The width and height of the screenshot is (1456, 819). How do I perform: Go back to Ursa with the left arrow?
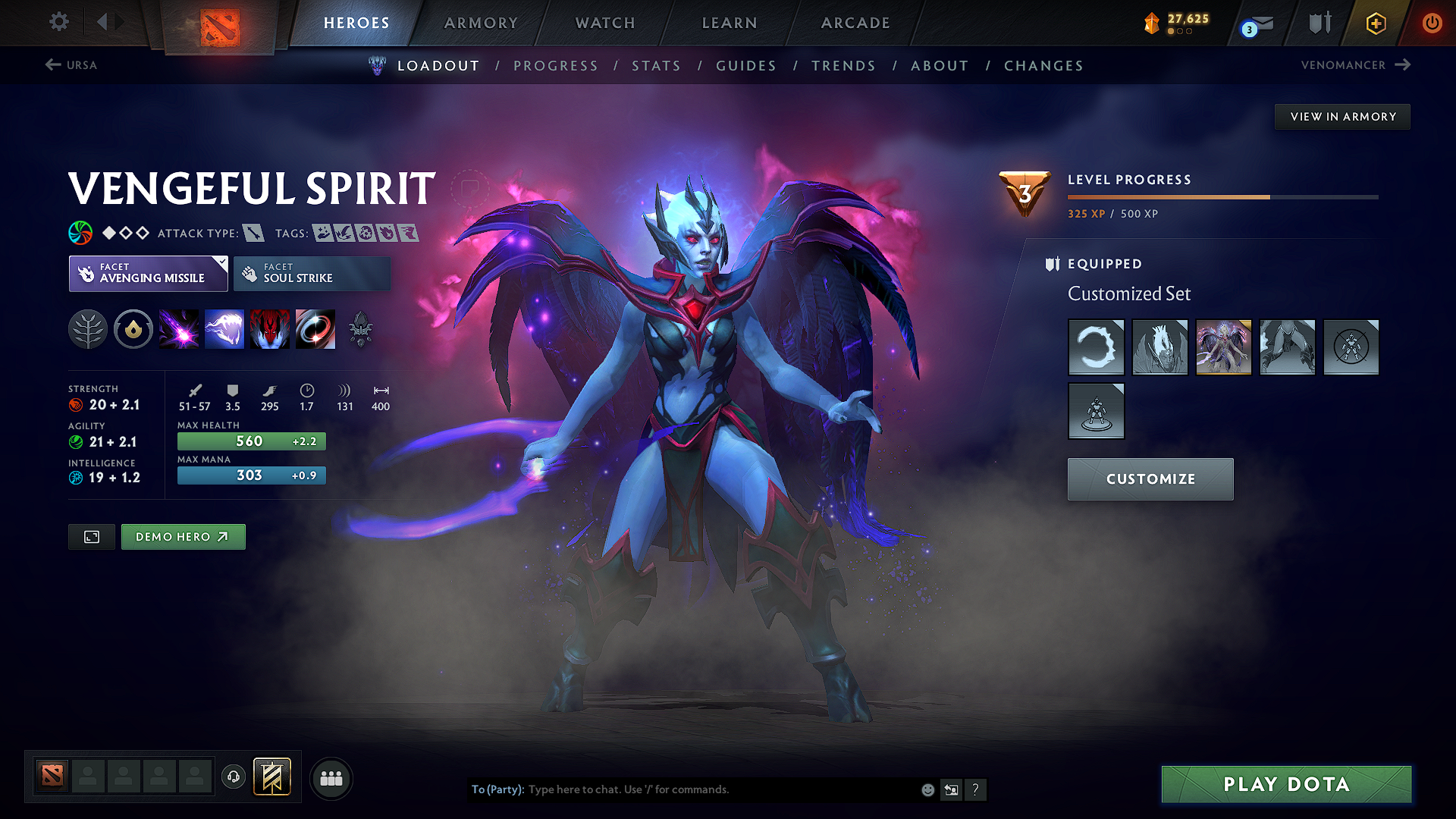click(x=52, y=65)
